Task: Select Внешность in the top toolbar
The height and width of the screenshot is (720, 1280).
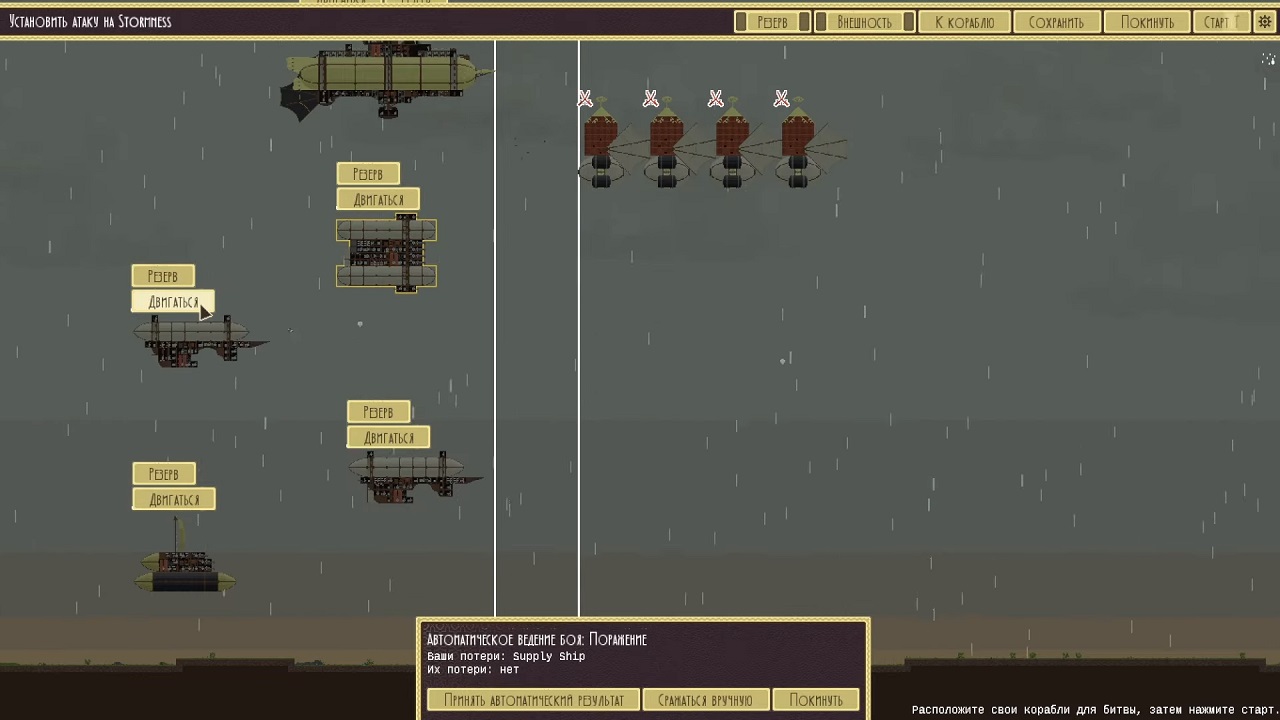Action: [864, 21]
